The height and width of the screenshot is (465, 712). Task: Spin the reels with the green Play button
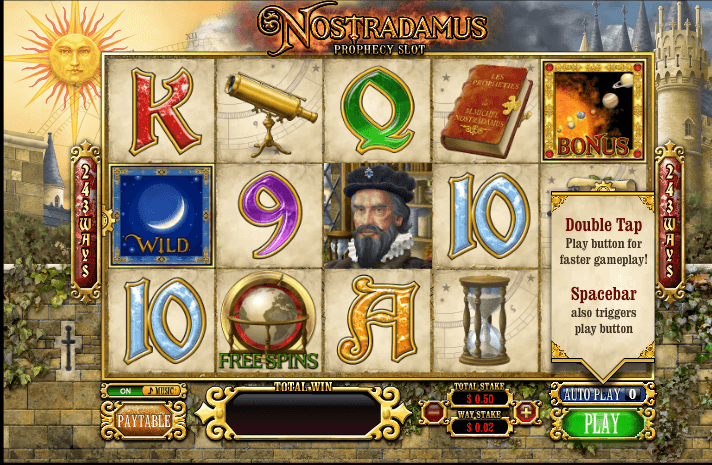click(602, 423)
